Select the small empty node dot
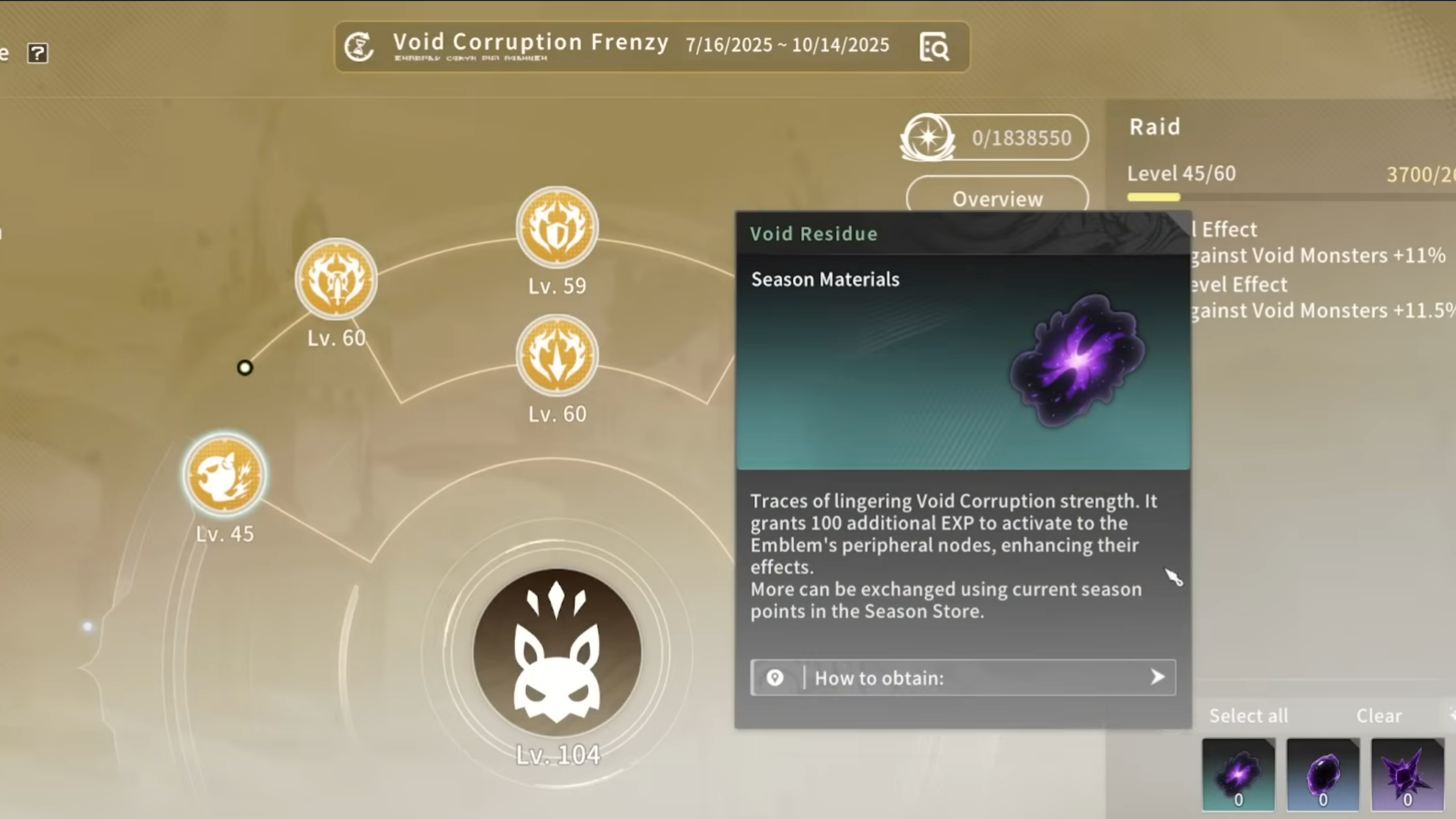The height and width of the screenshot is (819, 1456). pyautogui.click(x=245, y=368)
